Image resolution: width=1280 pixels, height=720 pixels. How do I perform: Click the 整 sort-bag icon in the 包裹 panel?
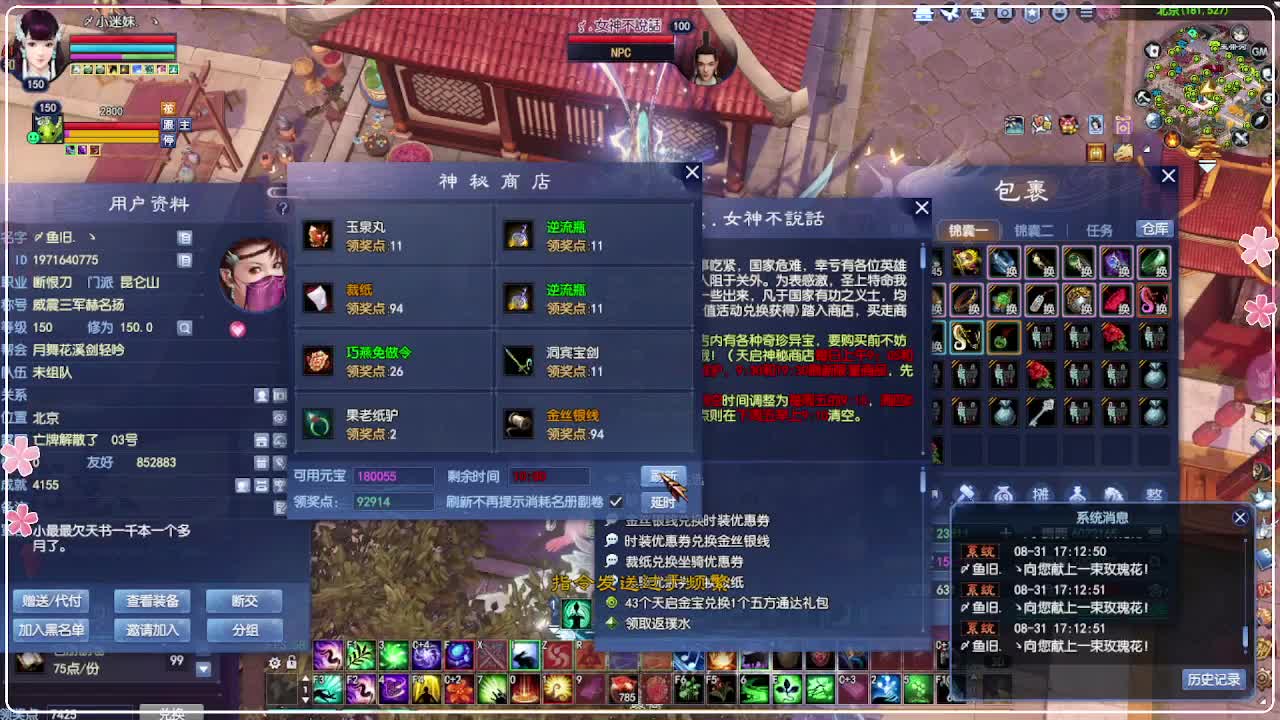coord(1155,490)
